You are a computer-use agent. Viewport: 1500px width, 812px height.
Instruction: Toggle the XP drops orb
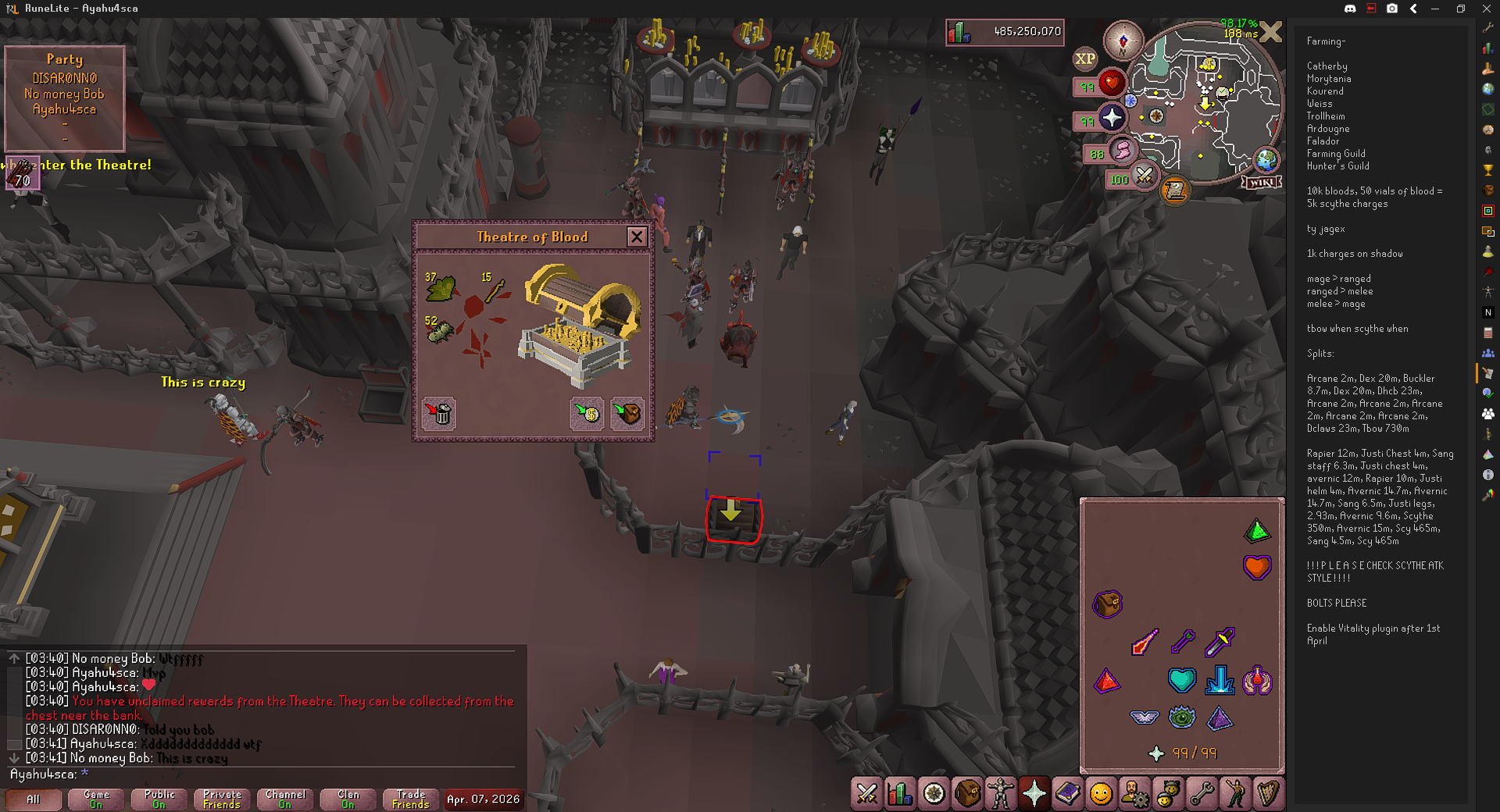(x=1085, y=59)
